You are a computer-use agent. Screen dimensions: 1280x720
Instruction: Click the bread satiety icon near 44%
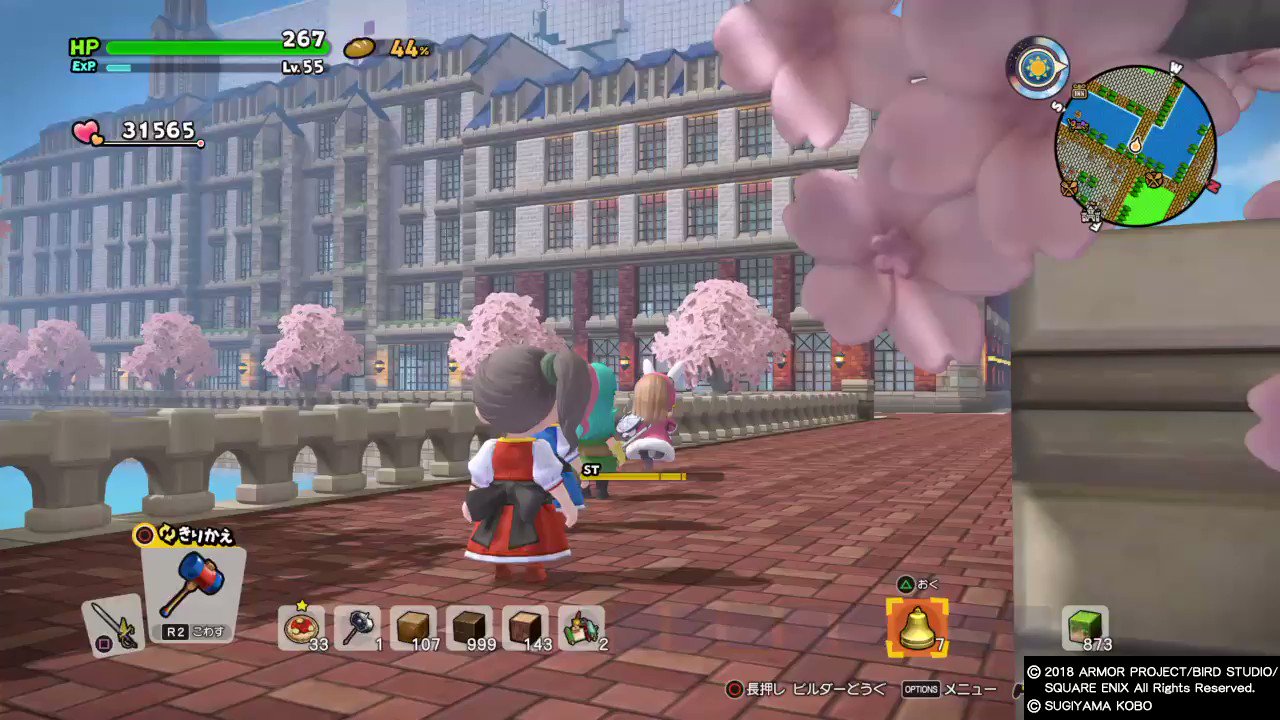click(x=359, y=46)
